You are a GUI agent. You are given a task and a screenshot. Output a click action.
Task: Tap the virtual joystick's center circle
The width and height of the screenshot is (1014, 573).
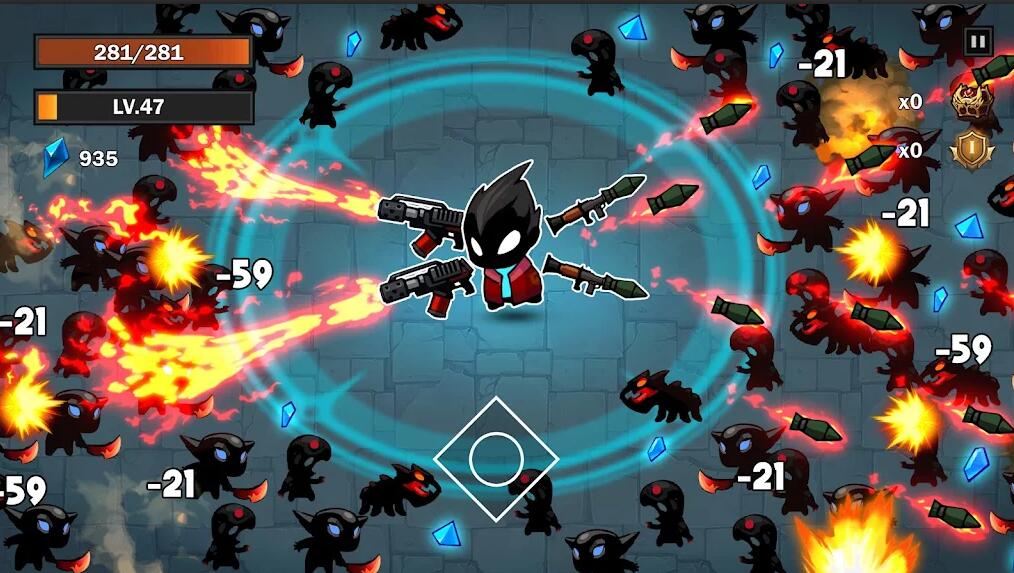(496, 459)
